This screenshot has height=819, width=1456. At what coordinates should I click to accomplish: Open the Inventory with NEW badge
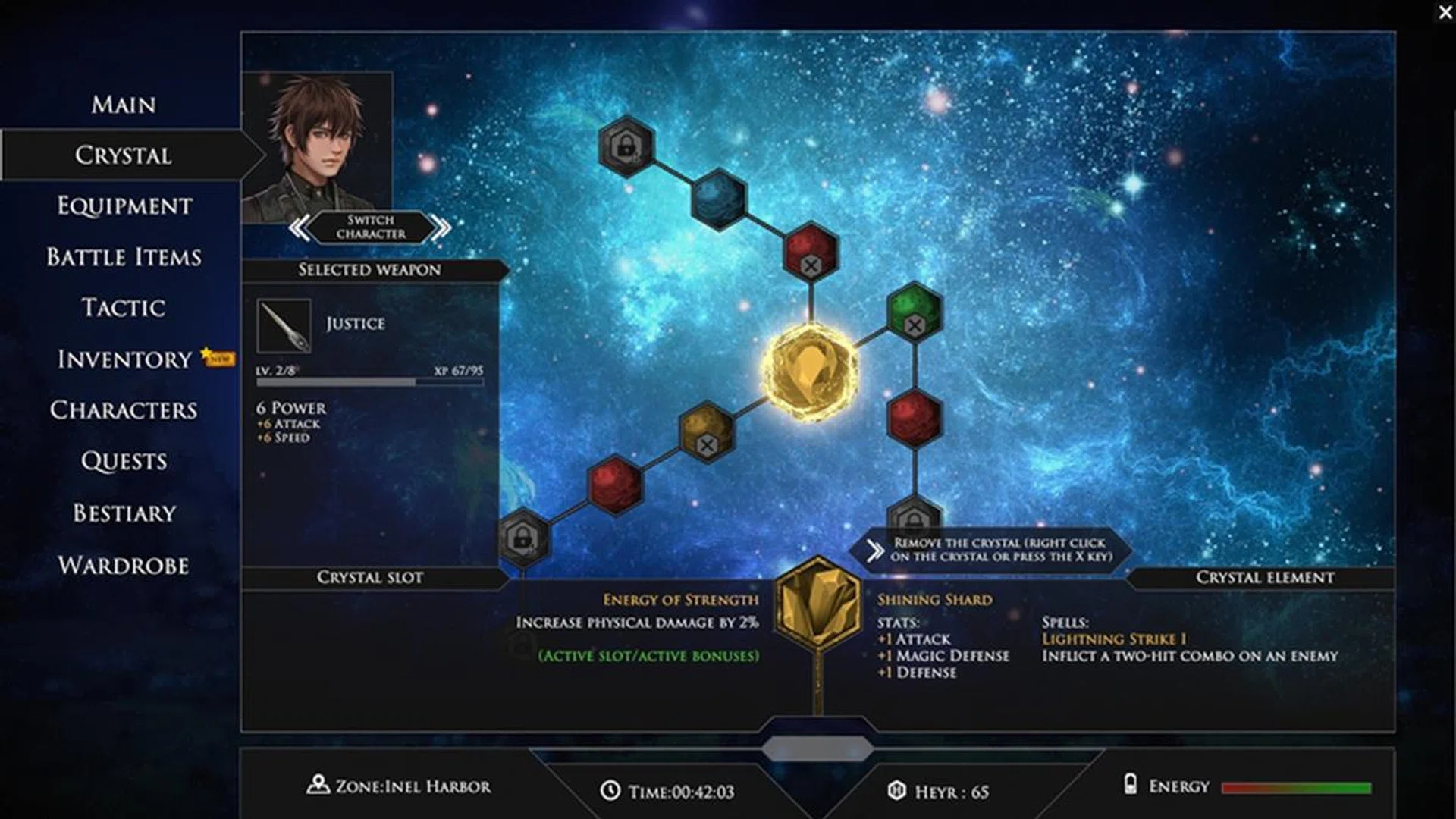tap(121, 359)
